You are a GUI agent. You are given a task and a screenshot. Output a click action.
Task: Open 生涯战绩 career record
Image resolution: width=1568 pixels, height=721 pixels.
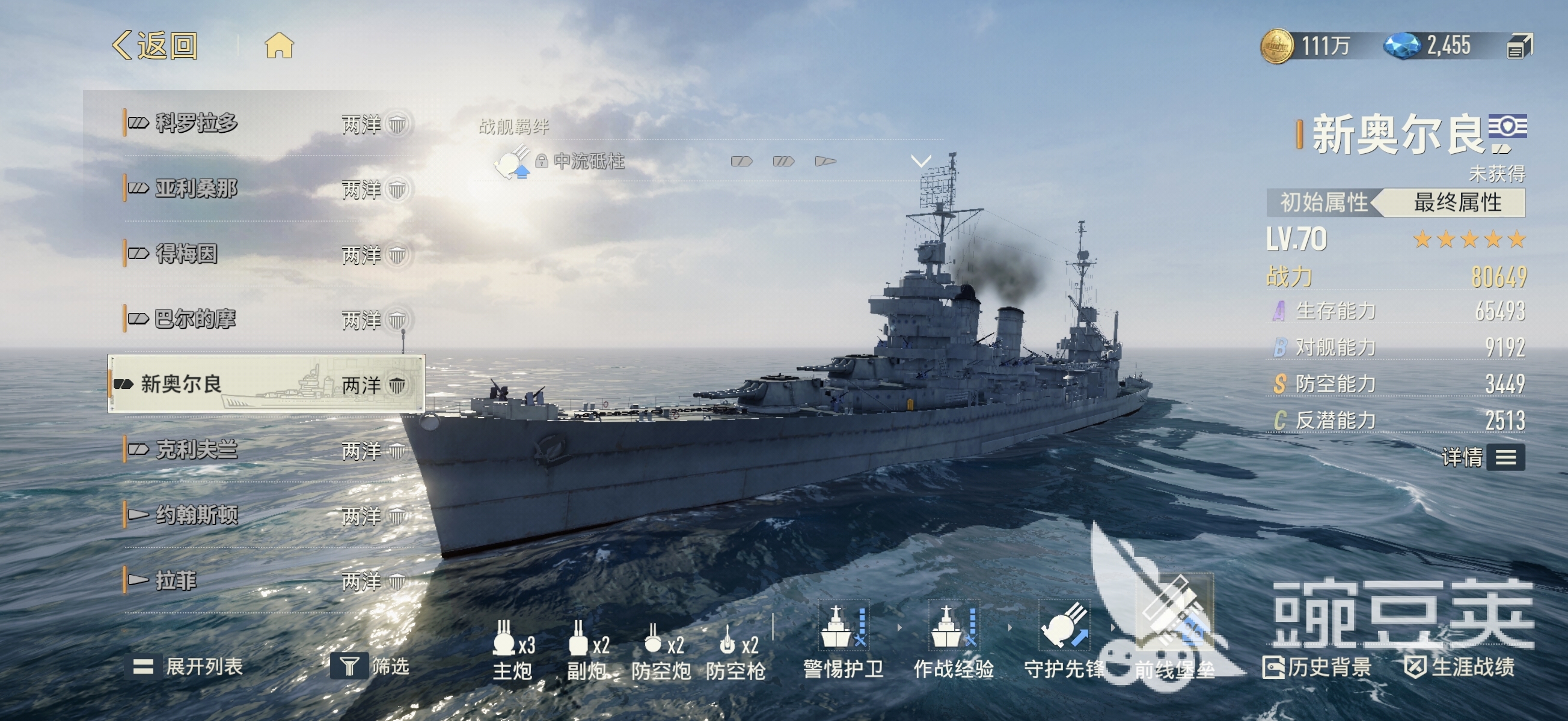pyautogui.click(x=1460, y=668)
